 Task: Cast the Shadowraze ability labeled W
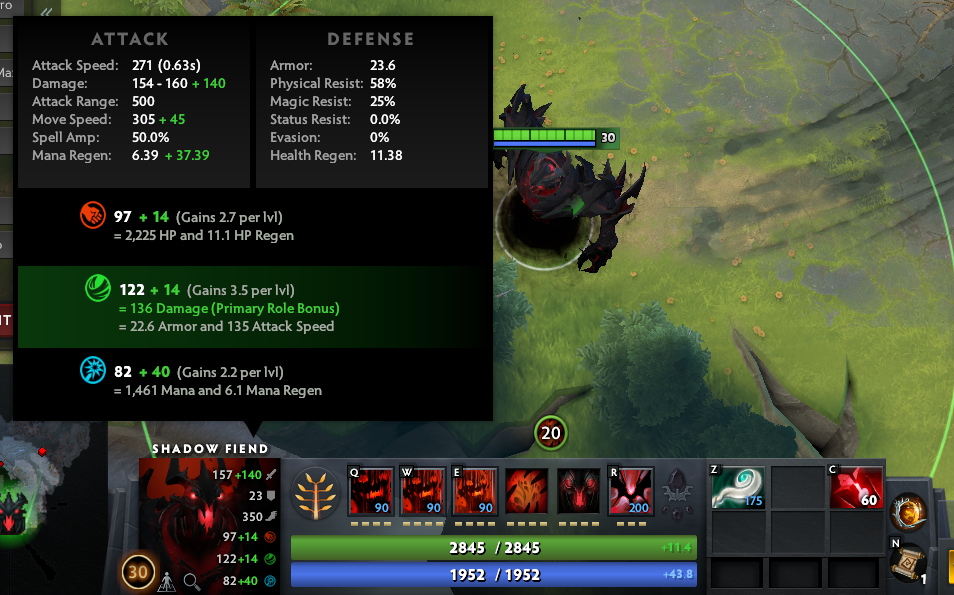422,491
